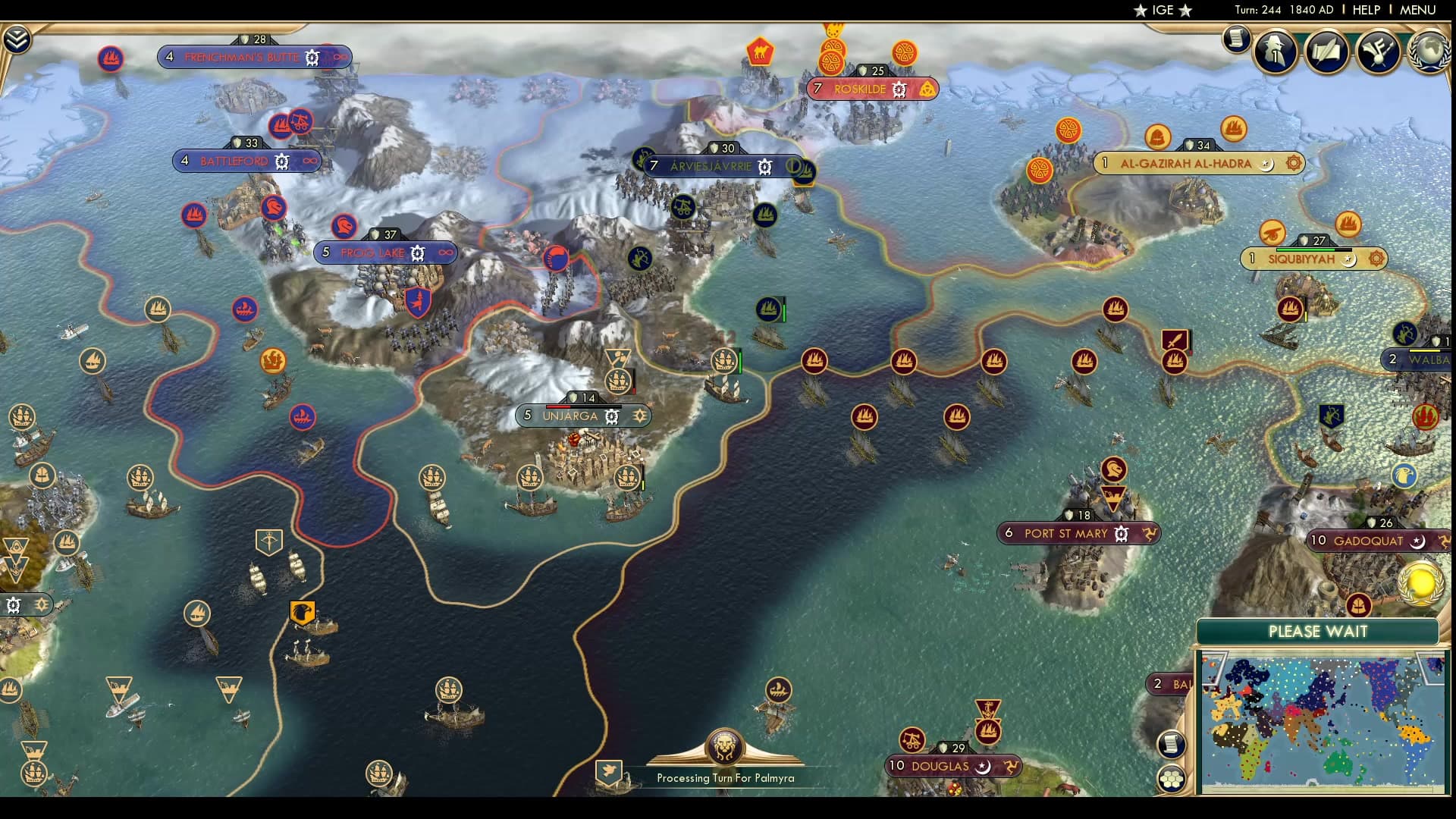
Task: Click the IGE star icon in the top bar
Action: (x=1141, y=11)
